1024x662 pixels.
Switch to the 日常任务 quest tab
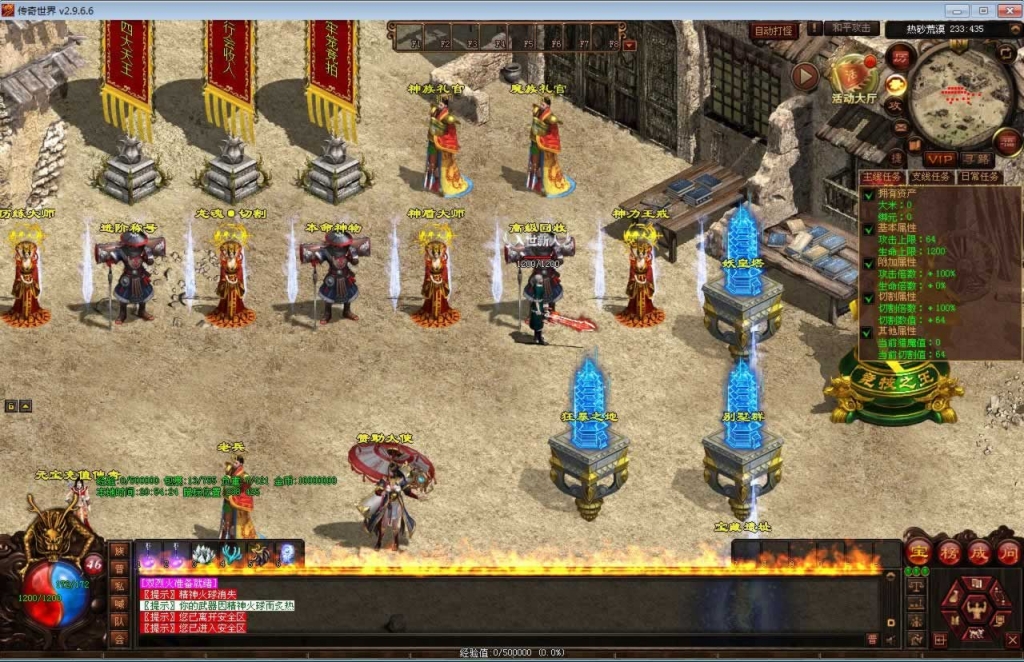click(x=978, y=177)
